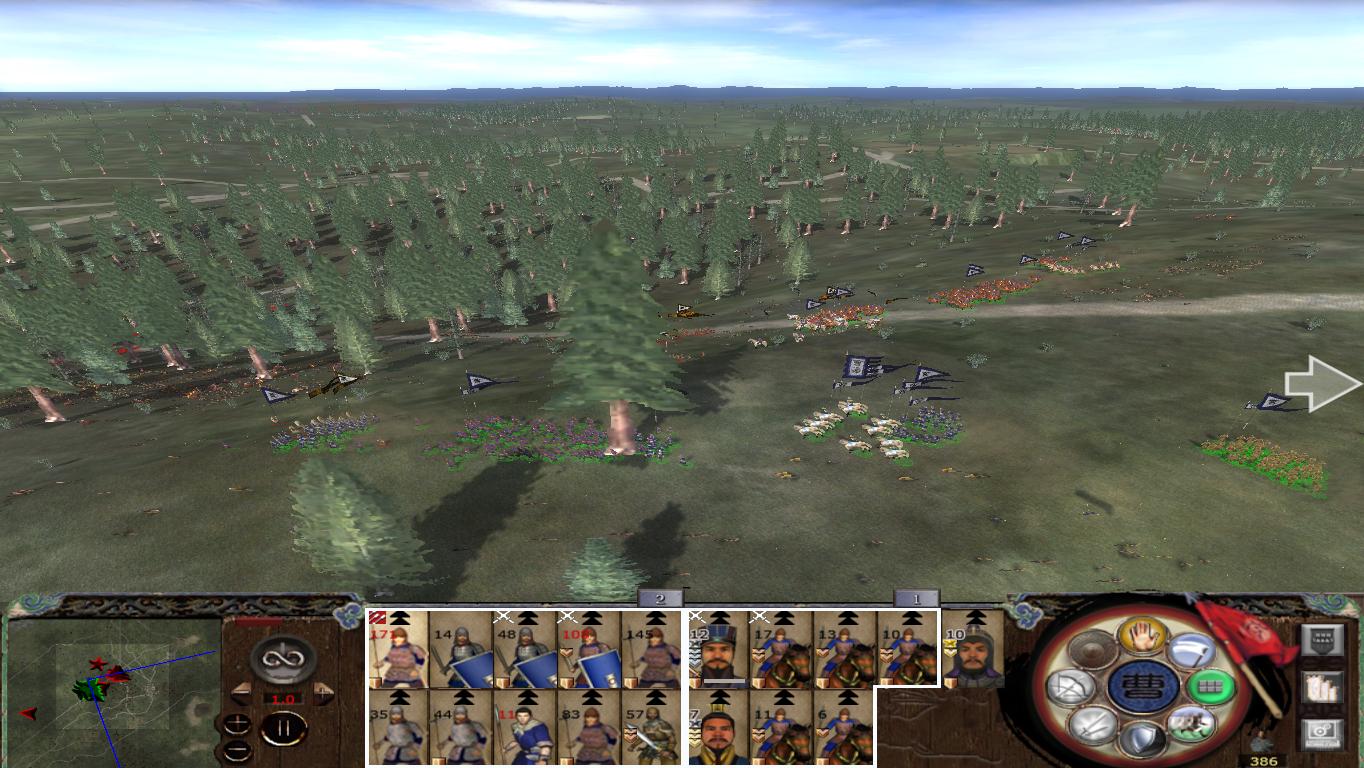Select the cavalry charge order icon
This screenshot has height=768, width=1364.
pos(1191,725)
